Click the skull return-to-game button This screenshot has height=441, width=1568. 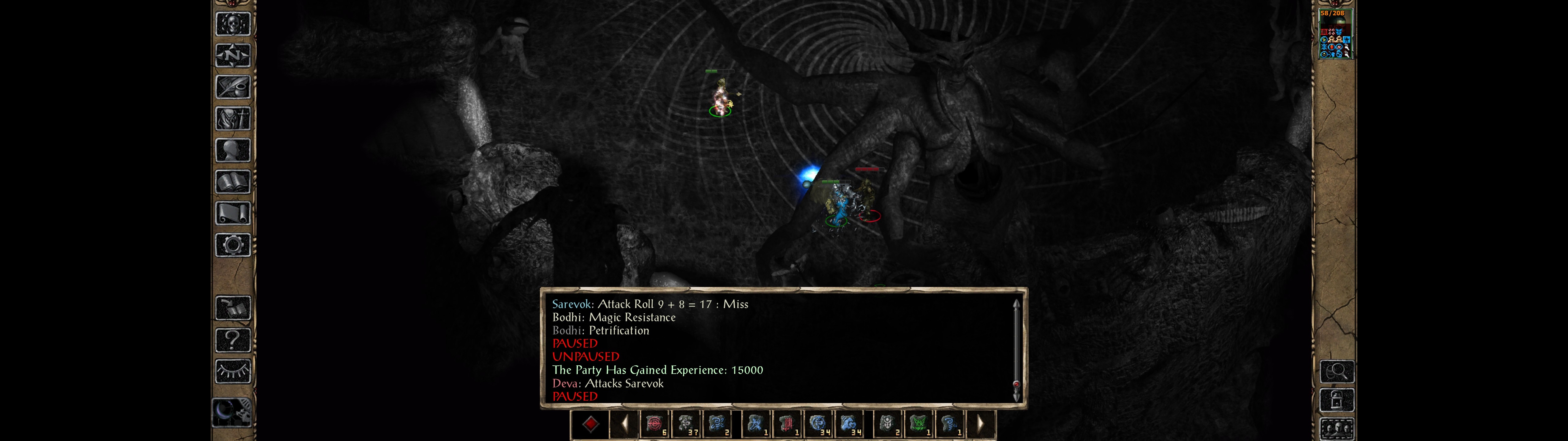click(233, 24)
